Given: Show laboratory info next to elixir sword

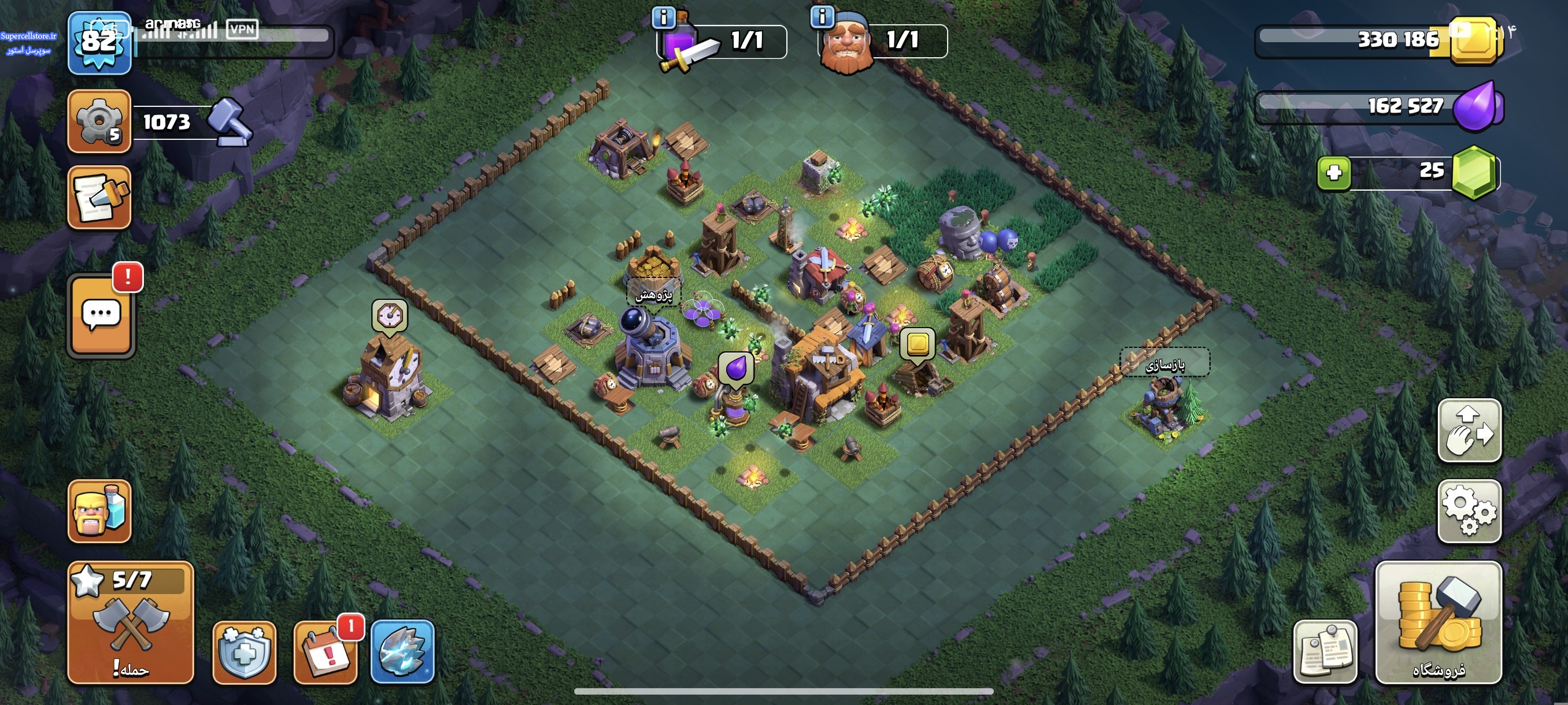Looking at the screenshot, I should (664, 17).
